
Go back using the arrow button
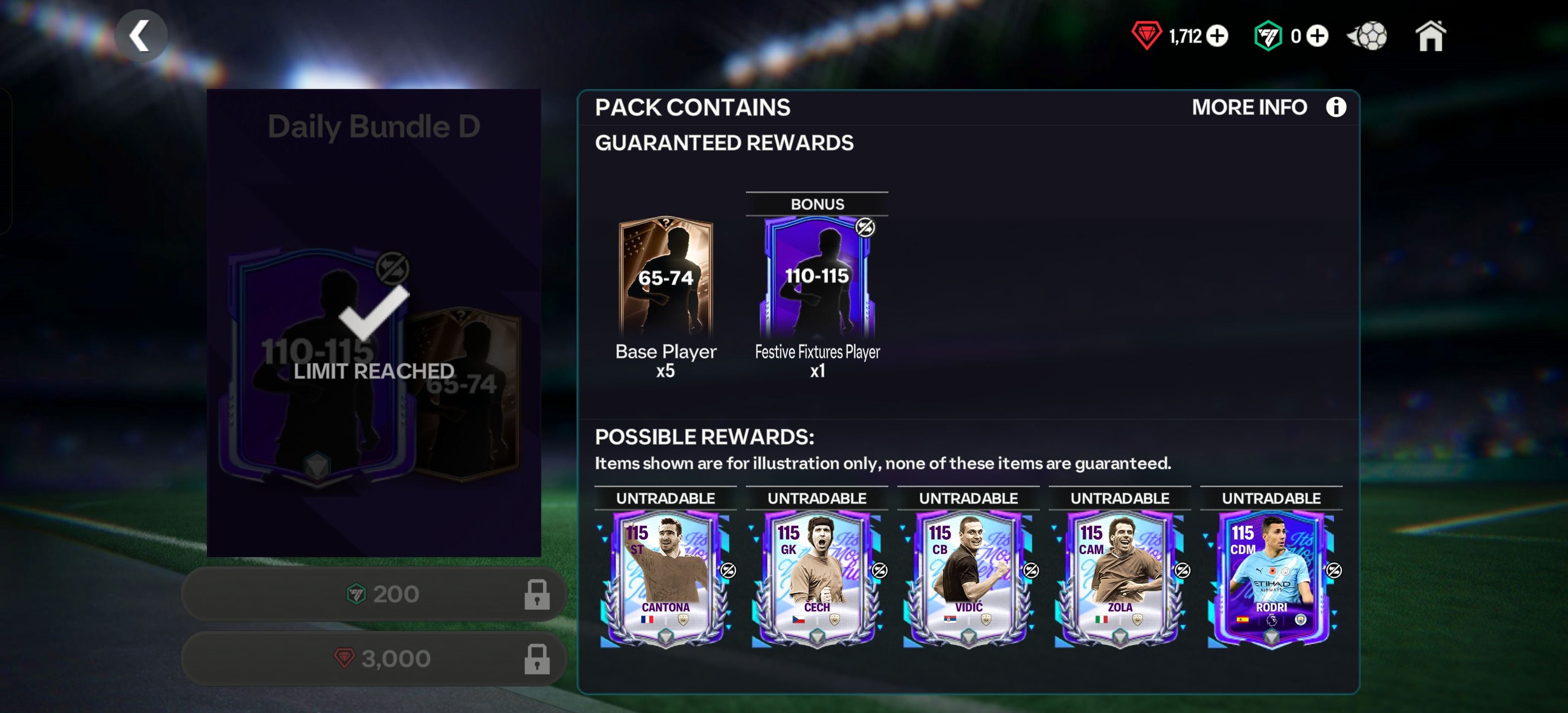[x=141, y=36]
